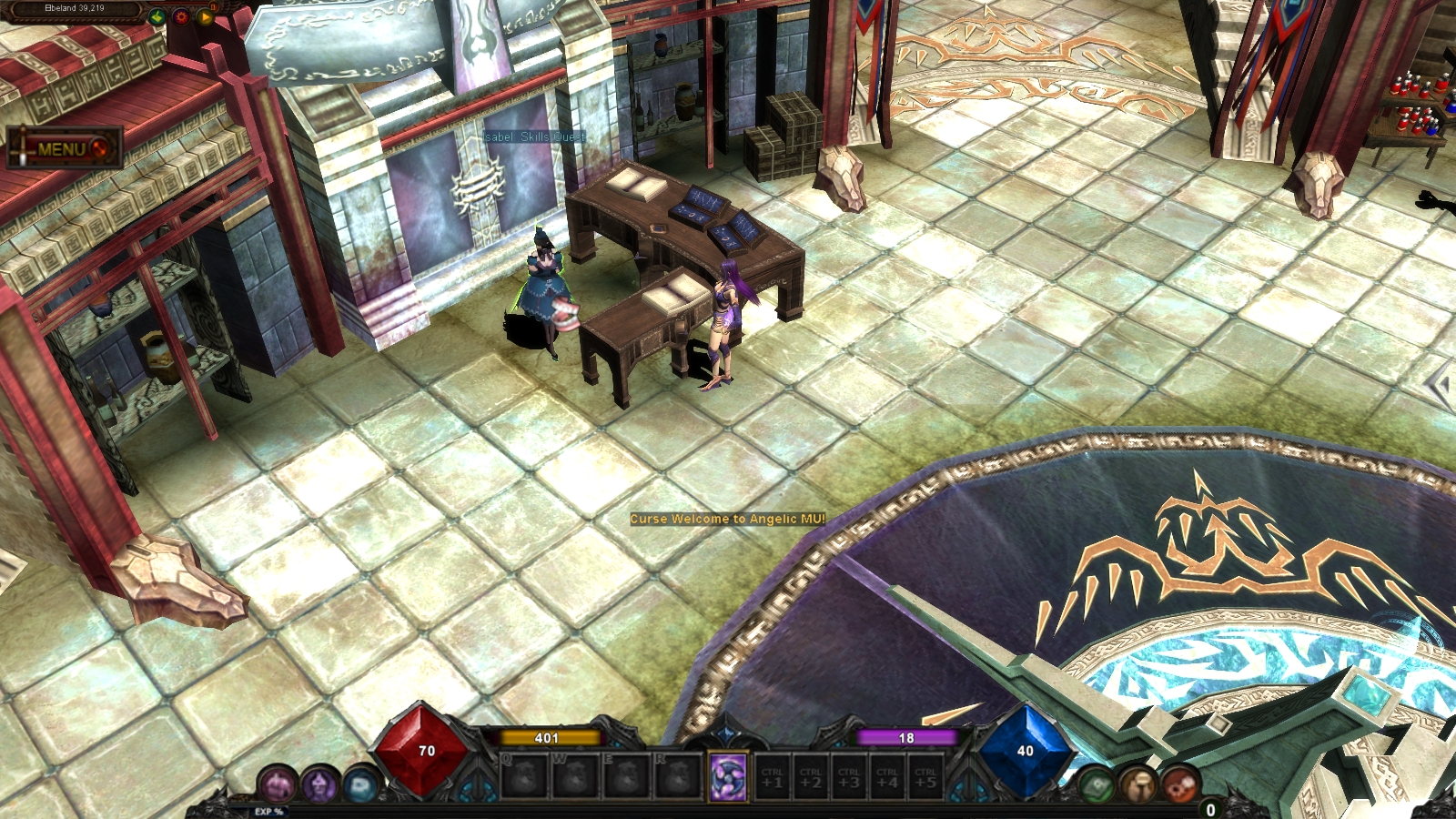Click the tan round icon in the bottom bar
Image resolution: width=1456 pixels, height=819 pixels.
pos(1137,784)
